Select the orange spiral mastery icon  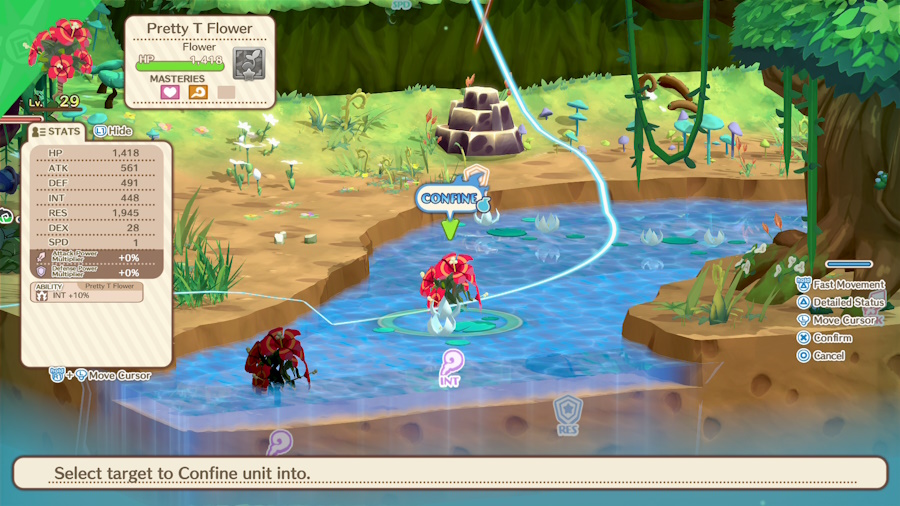click(198, 92)
